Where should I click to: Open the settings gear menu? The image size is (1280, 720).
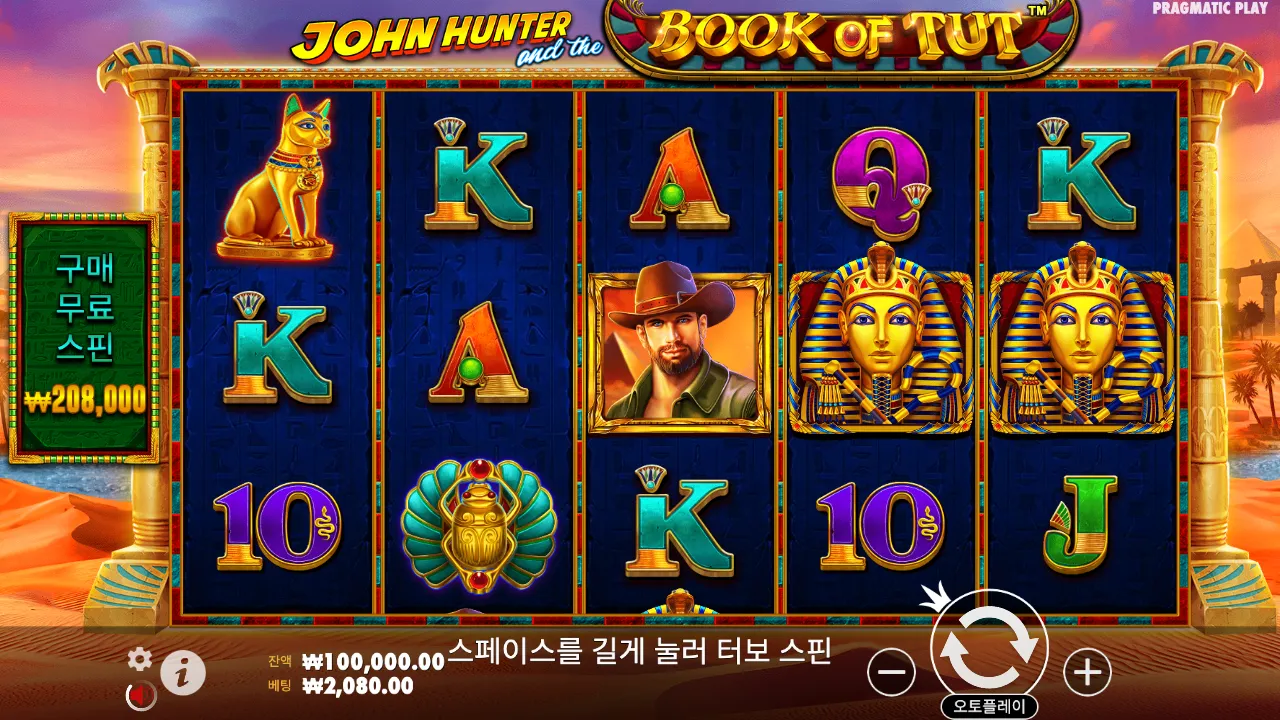pyautogui.click(x=139, y=658)
